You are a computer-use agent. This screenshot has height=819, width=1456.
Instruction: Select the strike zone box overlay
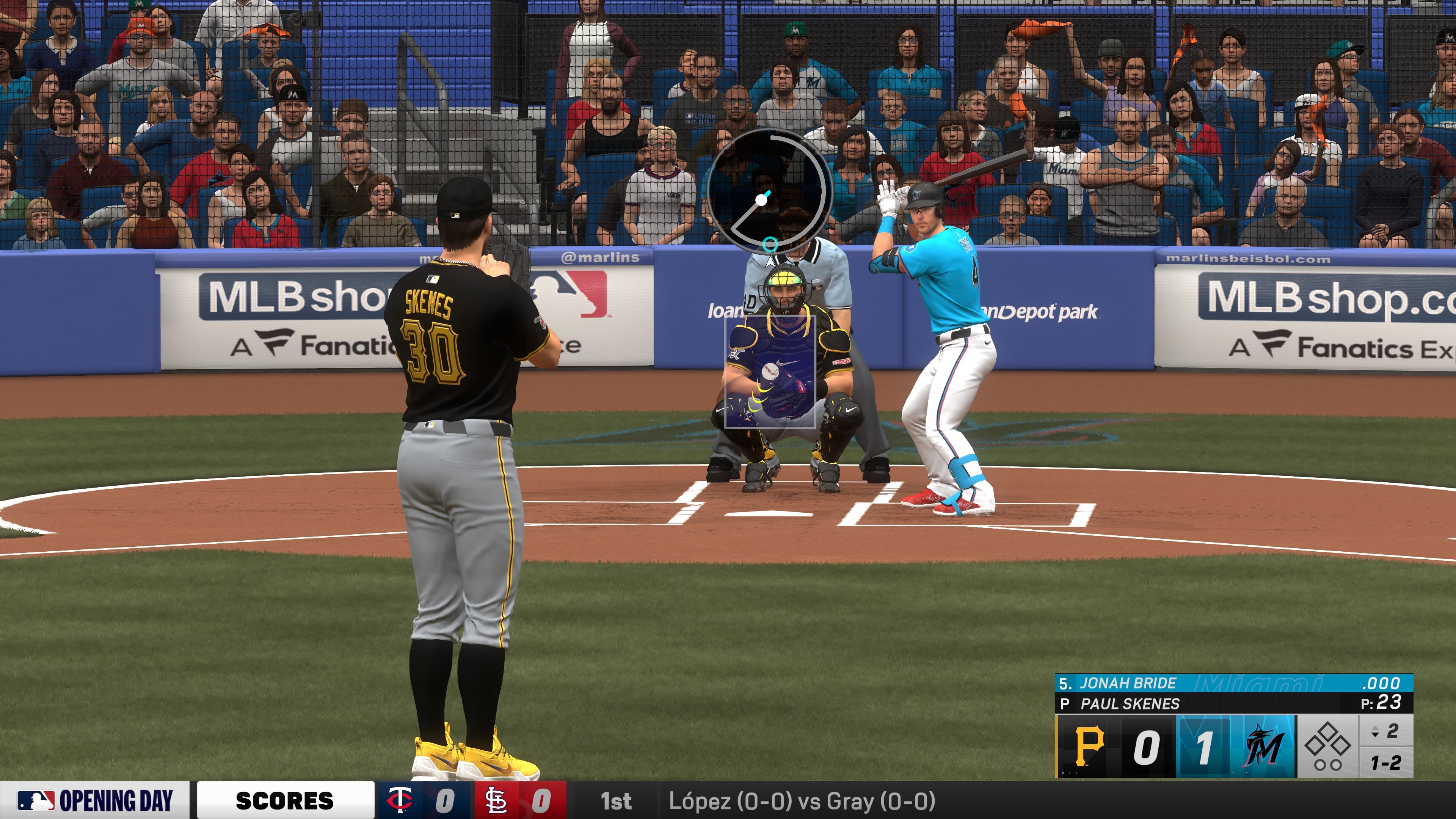770,371
